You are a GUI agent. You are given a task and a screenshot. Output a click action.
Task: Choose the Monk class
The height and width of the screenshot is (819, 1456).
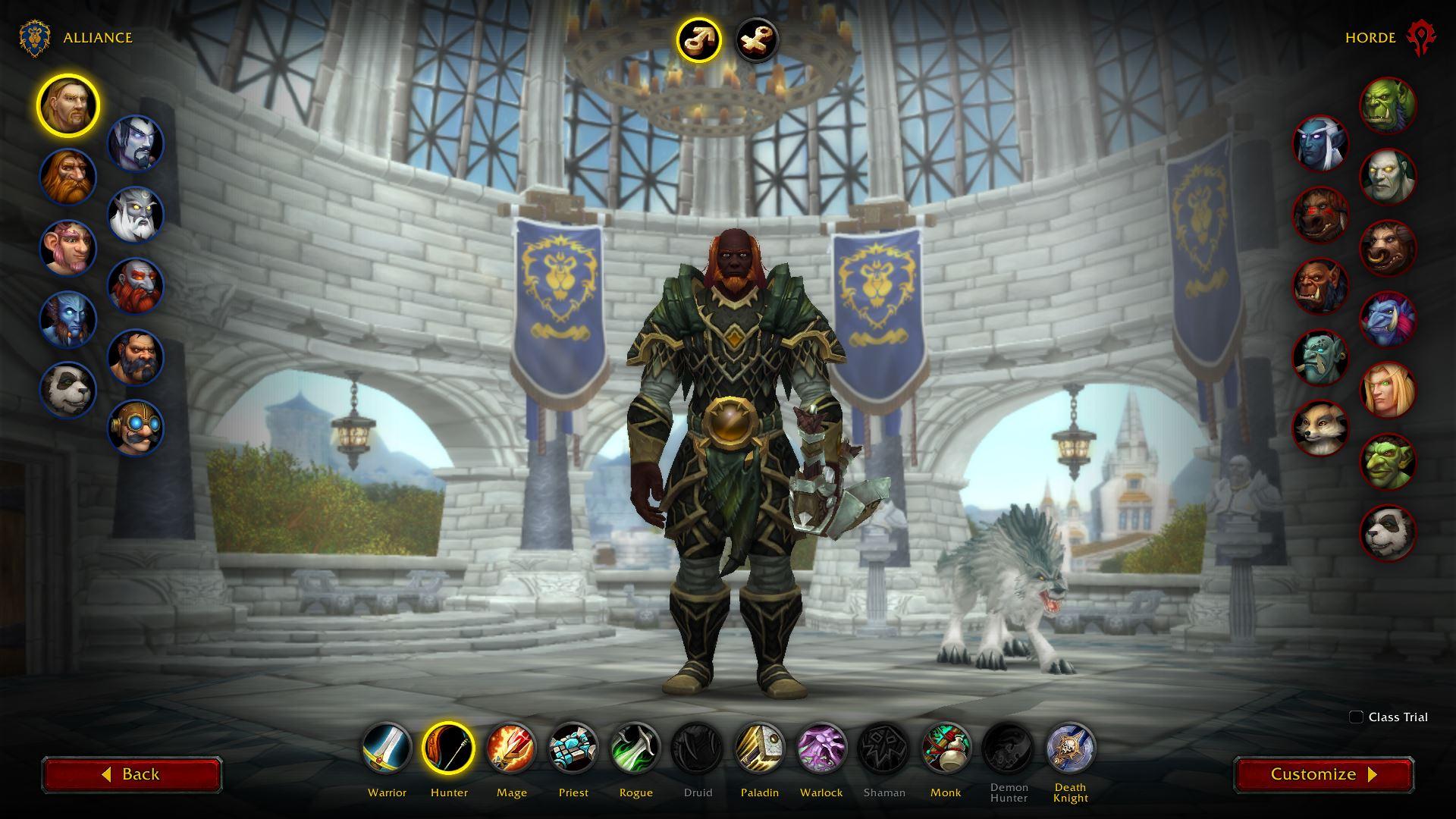pyautogui.click(x=946, y=748)
